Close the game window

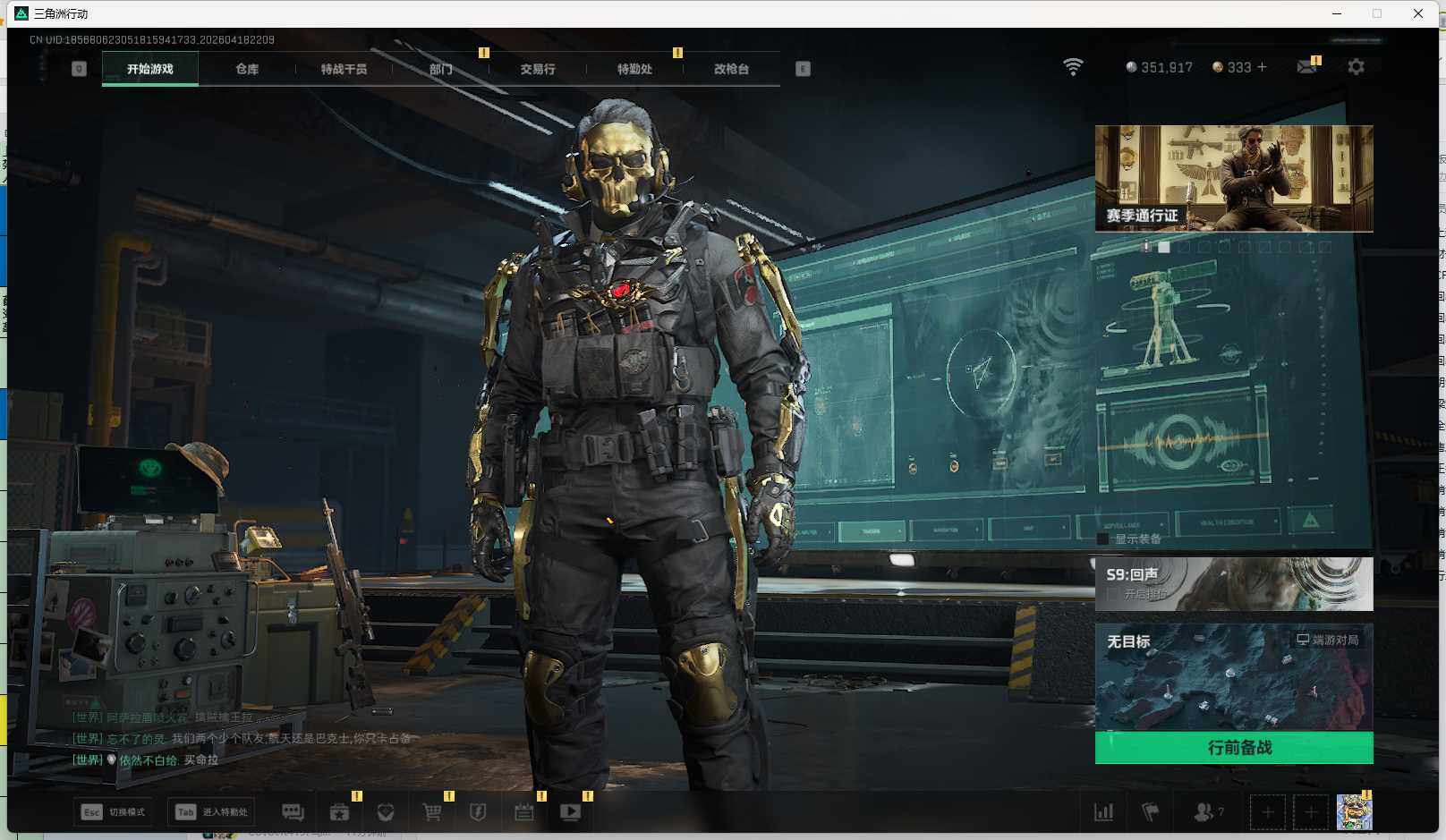1417,13
